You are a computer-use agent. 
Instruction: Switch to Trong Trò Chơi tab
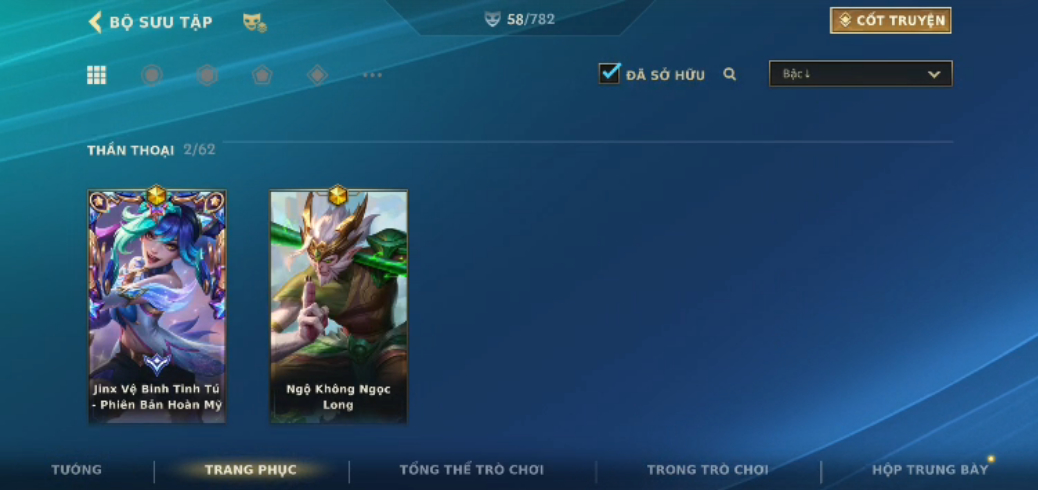click(707, 470)
